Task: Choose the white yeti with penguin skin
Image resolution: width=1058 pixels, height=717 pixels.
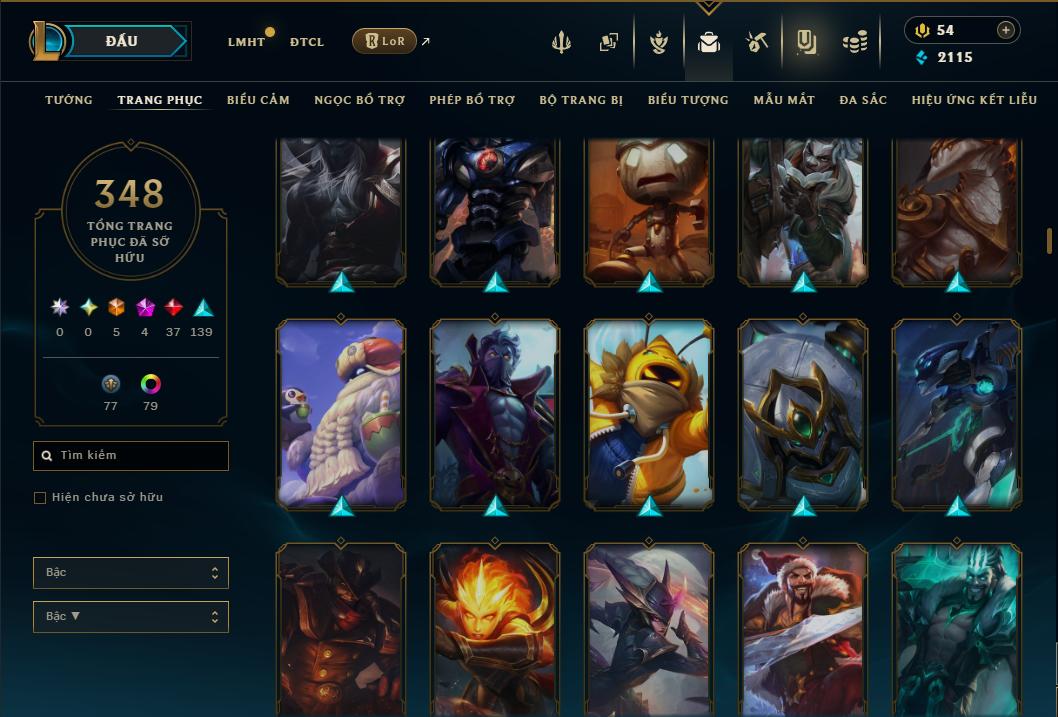Action: [341, 412]
